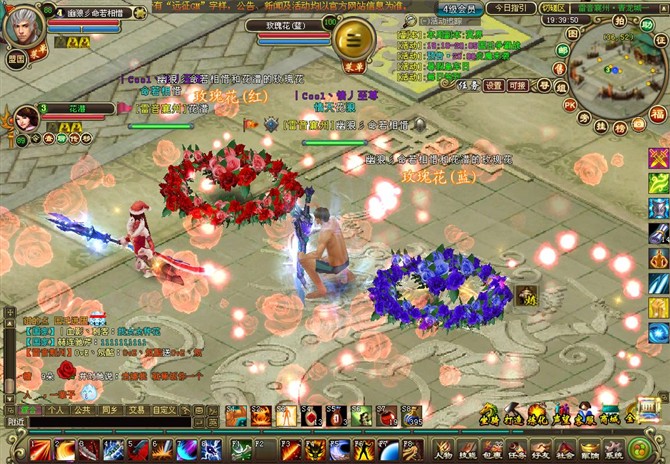Open the 人物 character panel
This screenshot has width=670, height=464.
(441, 448)
